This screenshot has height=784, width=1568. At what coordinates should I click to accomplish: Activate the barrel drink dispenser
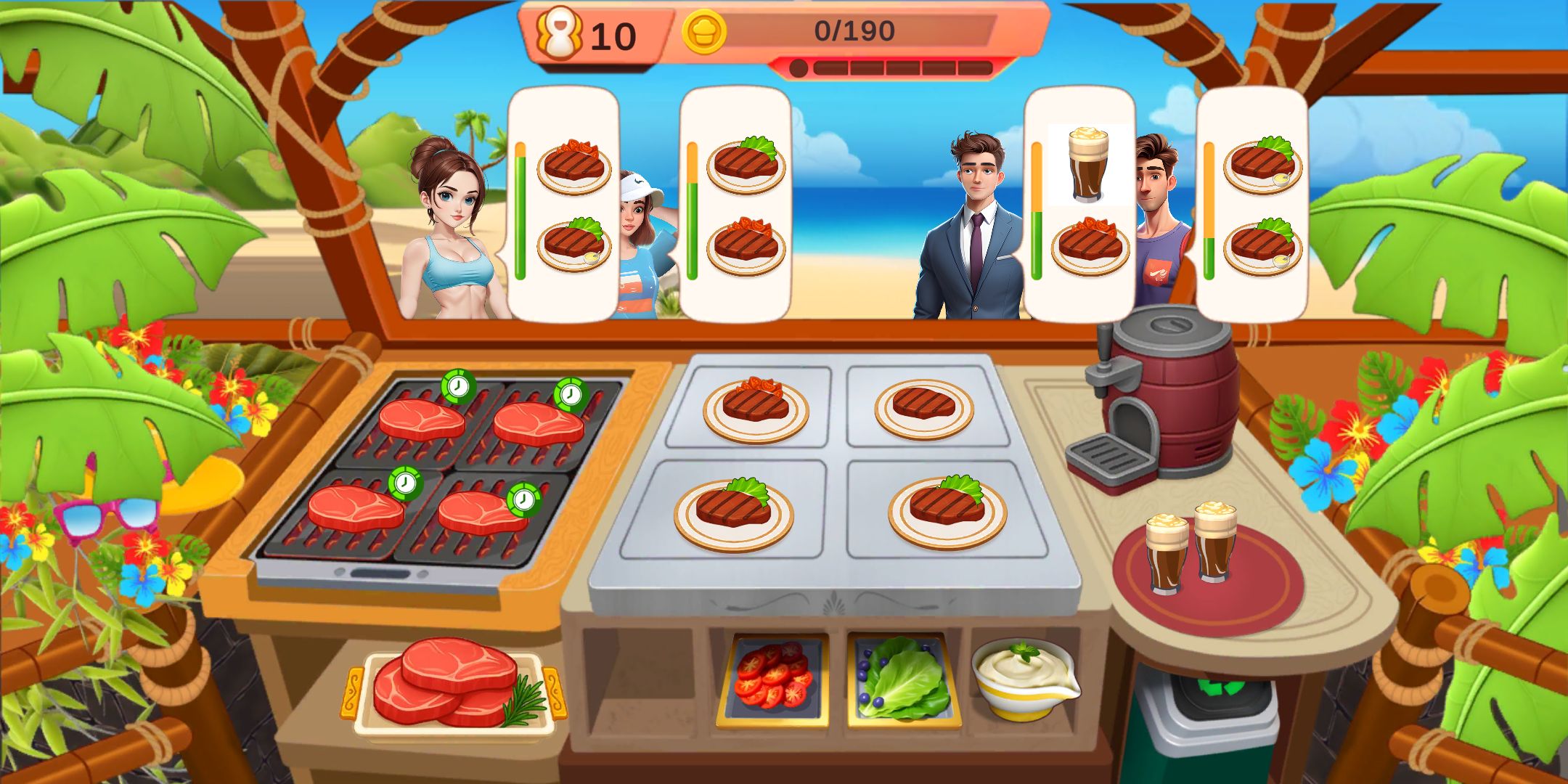(1161, 399)
